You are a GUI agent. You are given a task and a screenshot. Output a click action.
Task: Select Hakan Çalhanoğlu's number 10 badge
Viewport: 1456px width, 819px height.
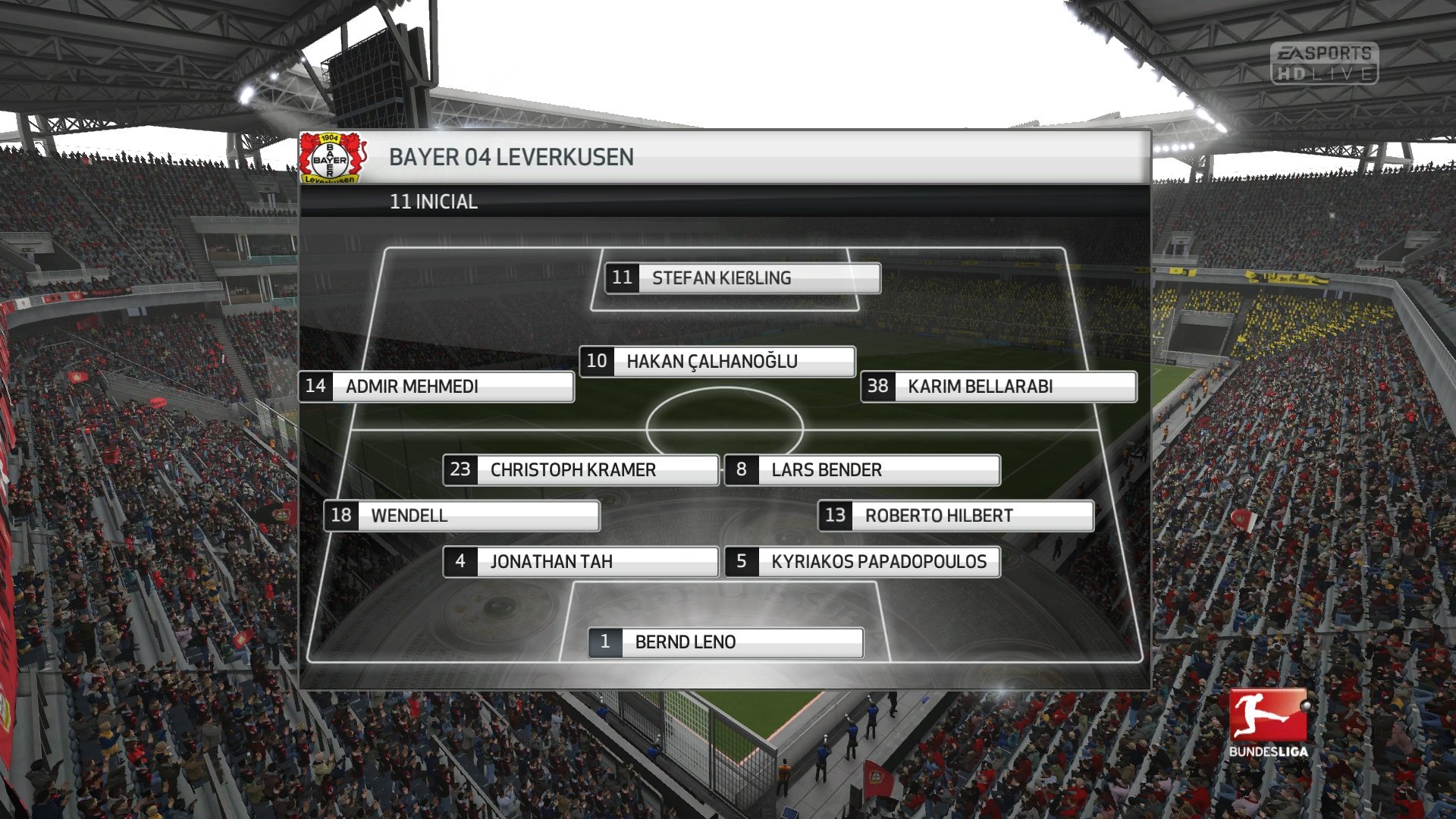598,362
